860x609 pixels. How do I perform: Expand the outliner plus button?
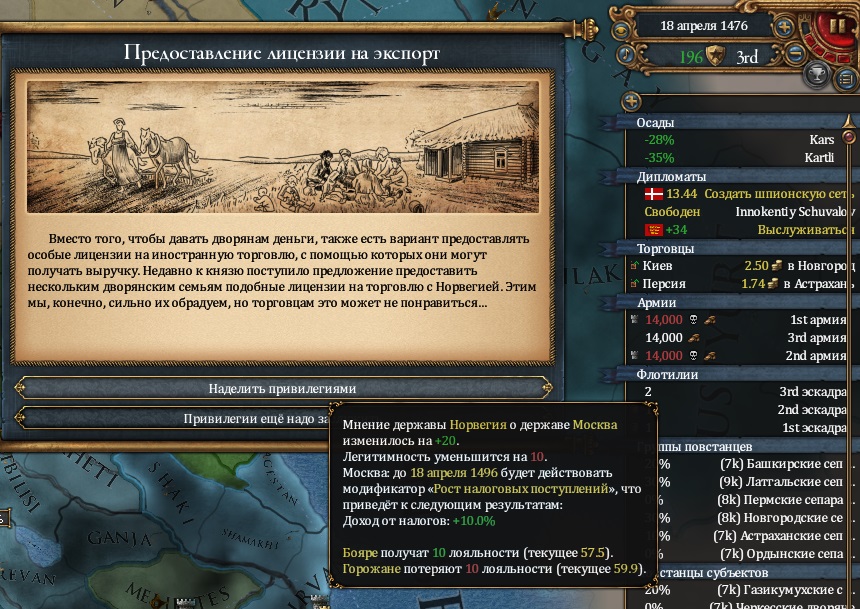coord(631,101)
